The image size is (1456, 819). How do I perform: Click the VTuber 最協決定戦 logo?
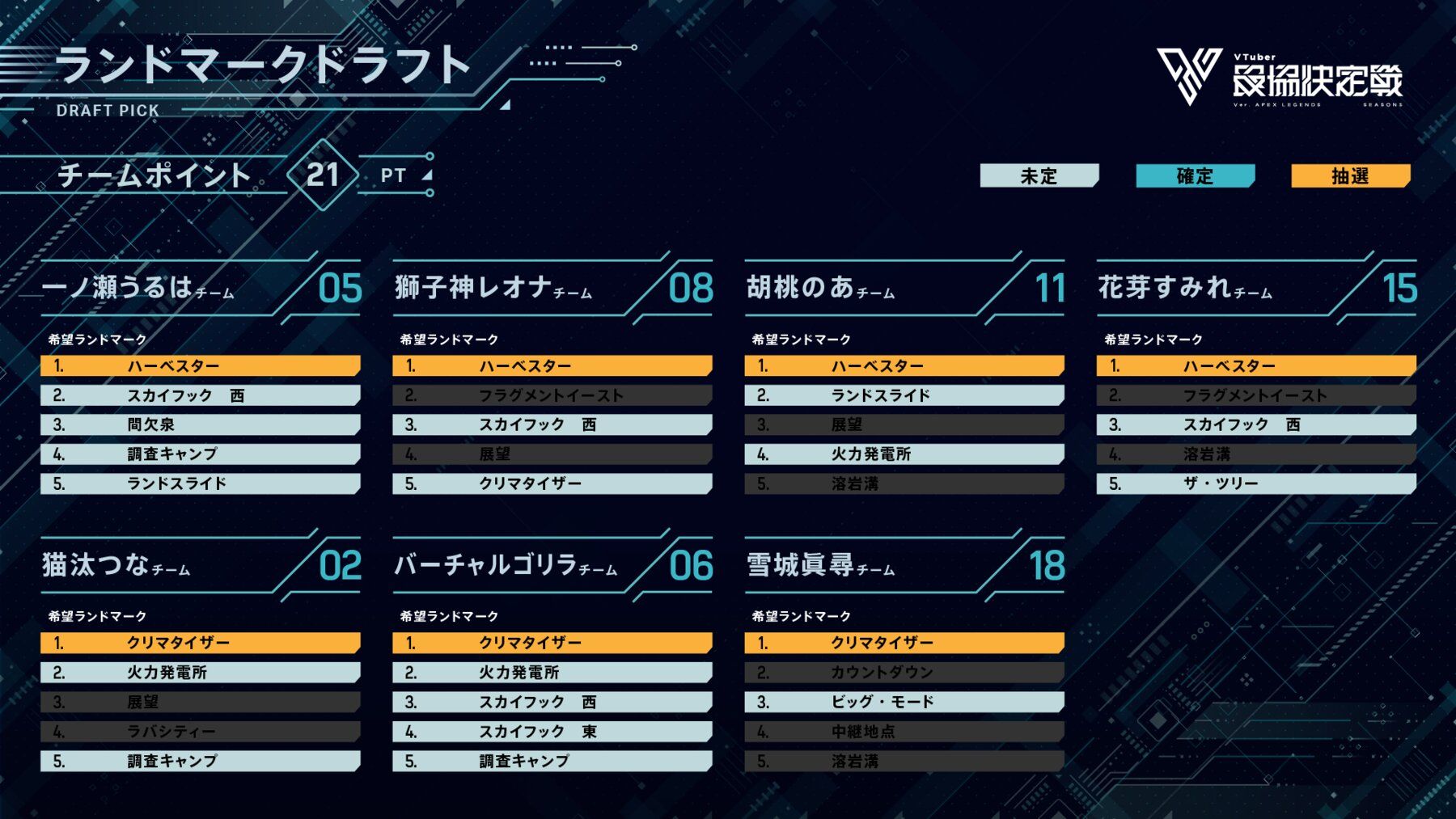point(1279,78)
